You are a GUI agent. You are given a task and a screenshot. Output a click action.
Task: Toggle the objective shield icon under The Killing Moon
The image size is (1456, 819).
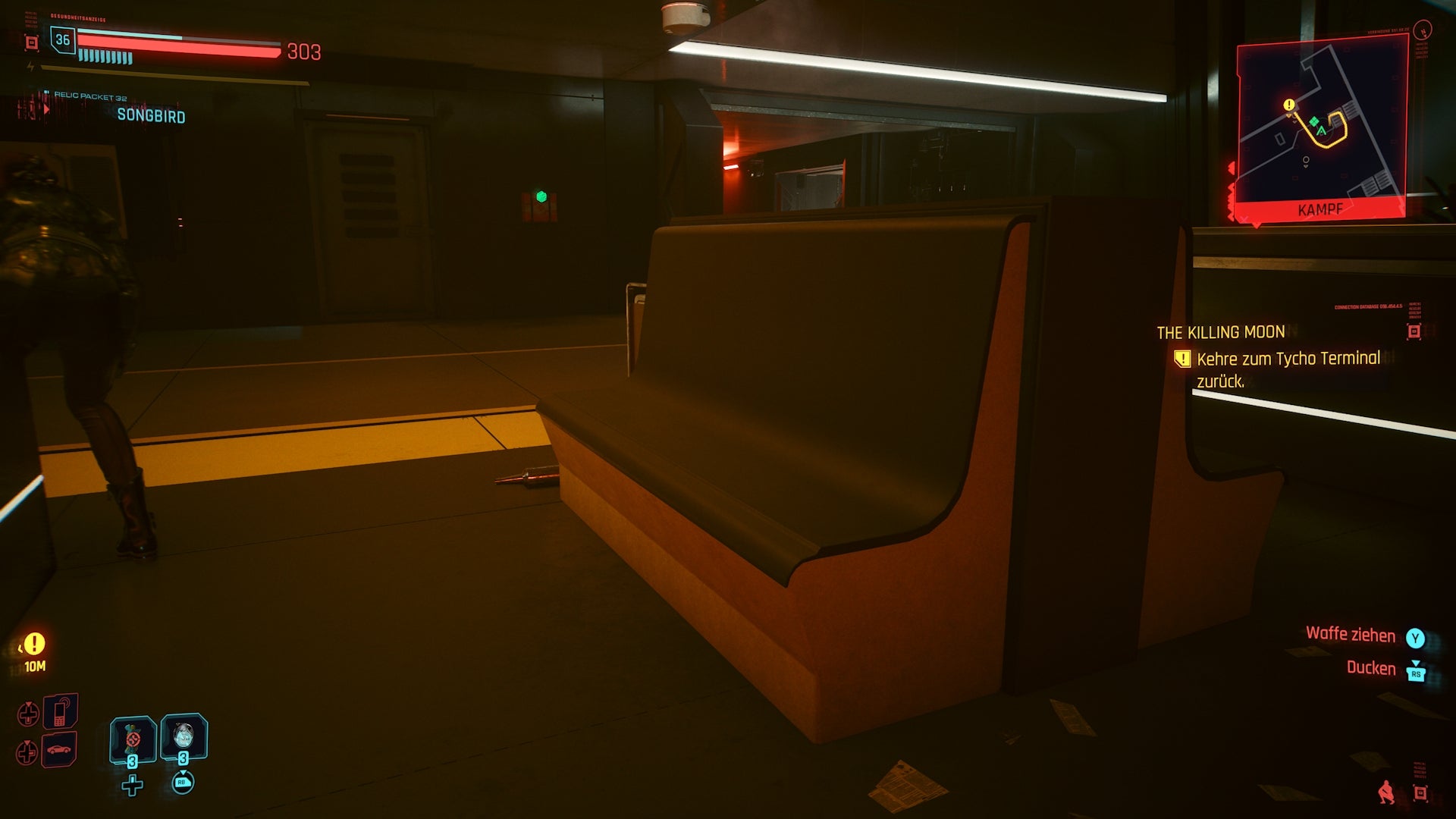[x=1183, y=359]
